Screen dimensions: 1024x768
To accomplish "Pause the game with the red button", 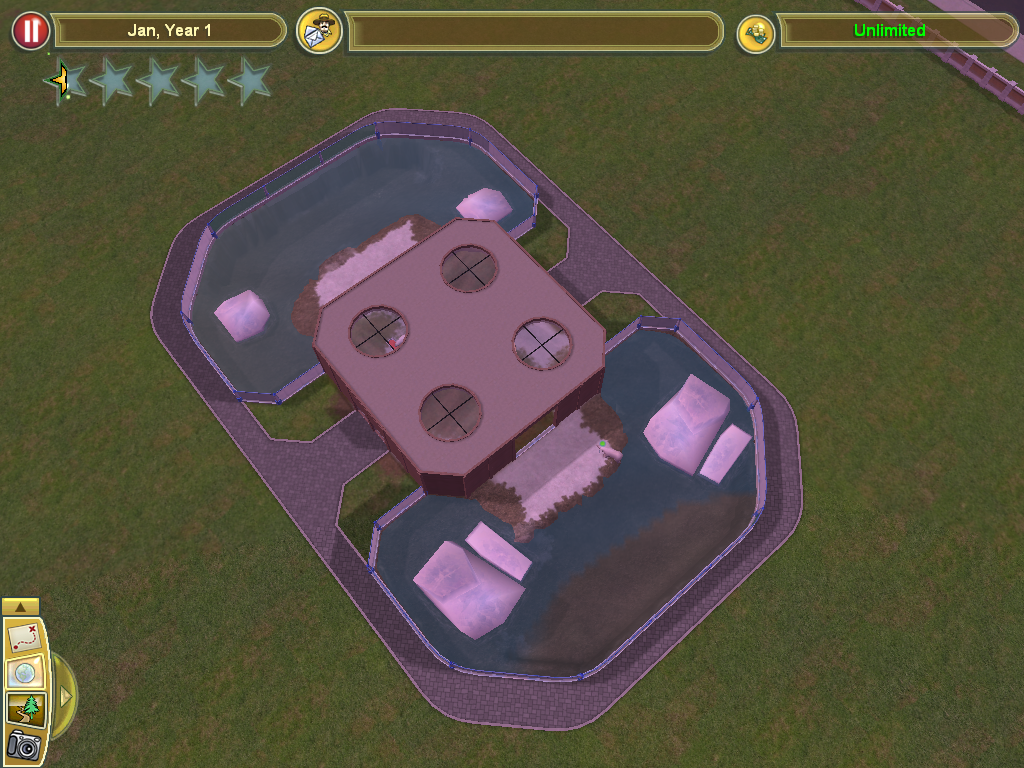I will [x=31, y=31].
